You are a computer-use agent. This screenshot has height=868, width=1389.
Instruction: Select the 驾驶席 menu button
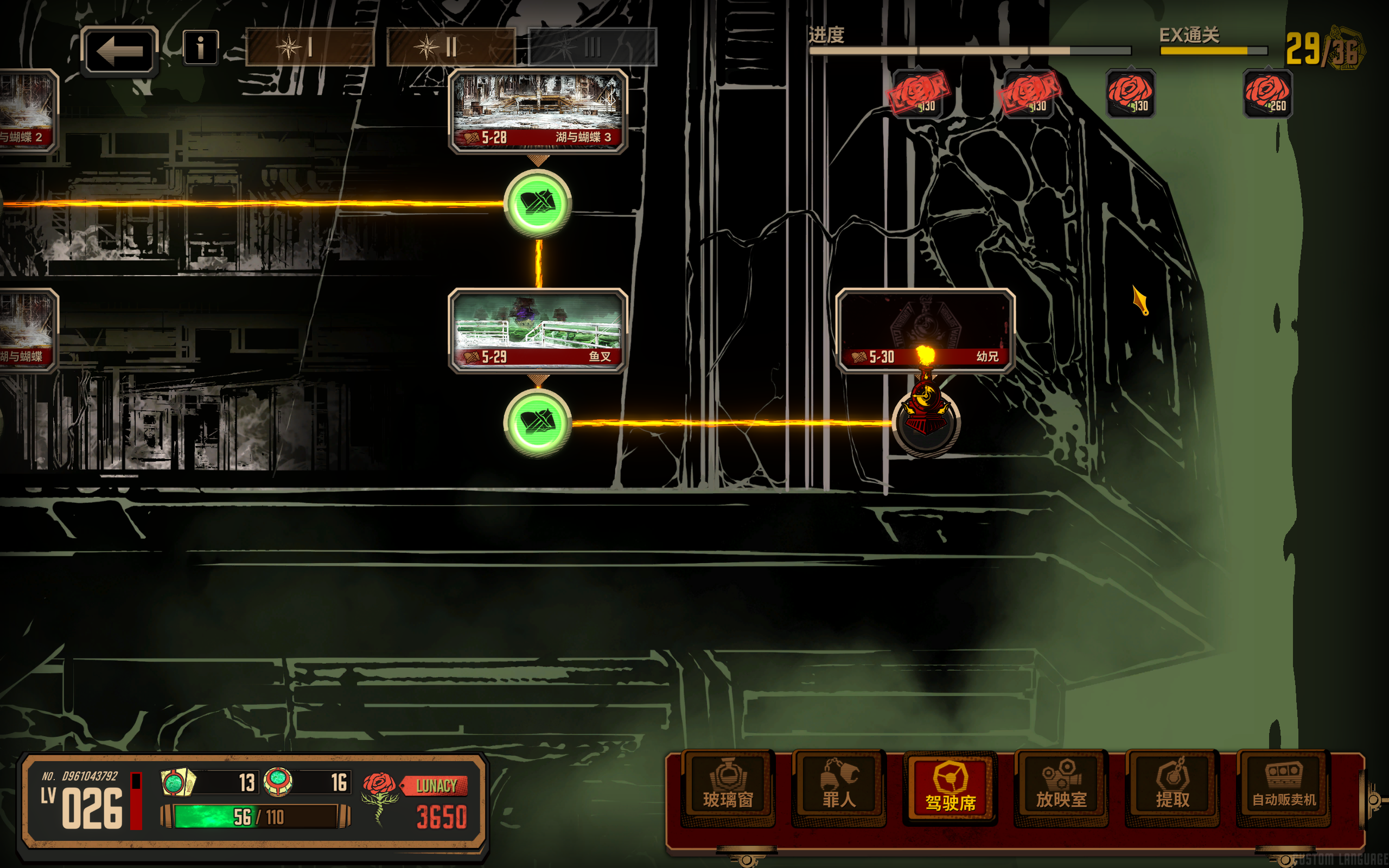[950, 788]
